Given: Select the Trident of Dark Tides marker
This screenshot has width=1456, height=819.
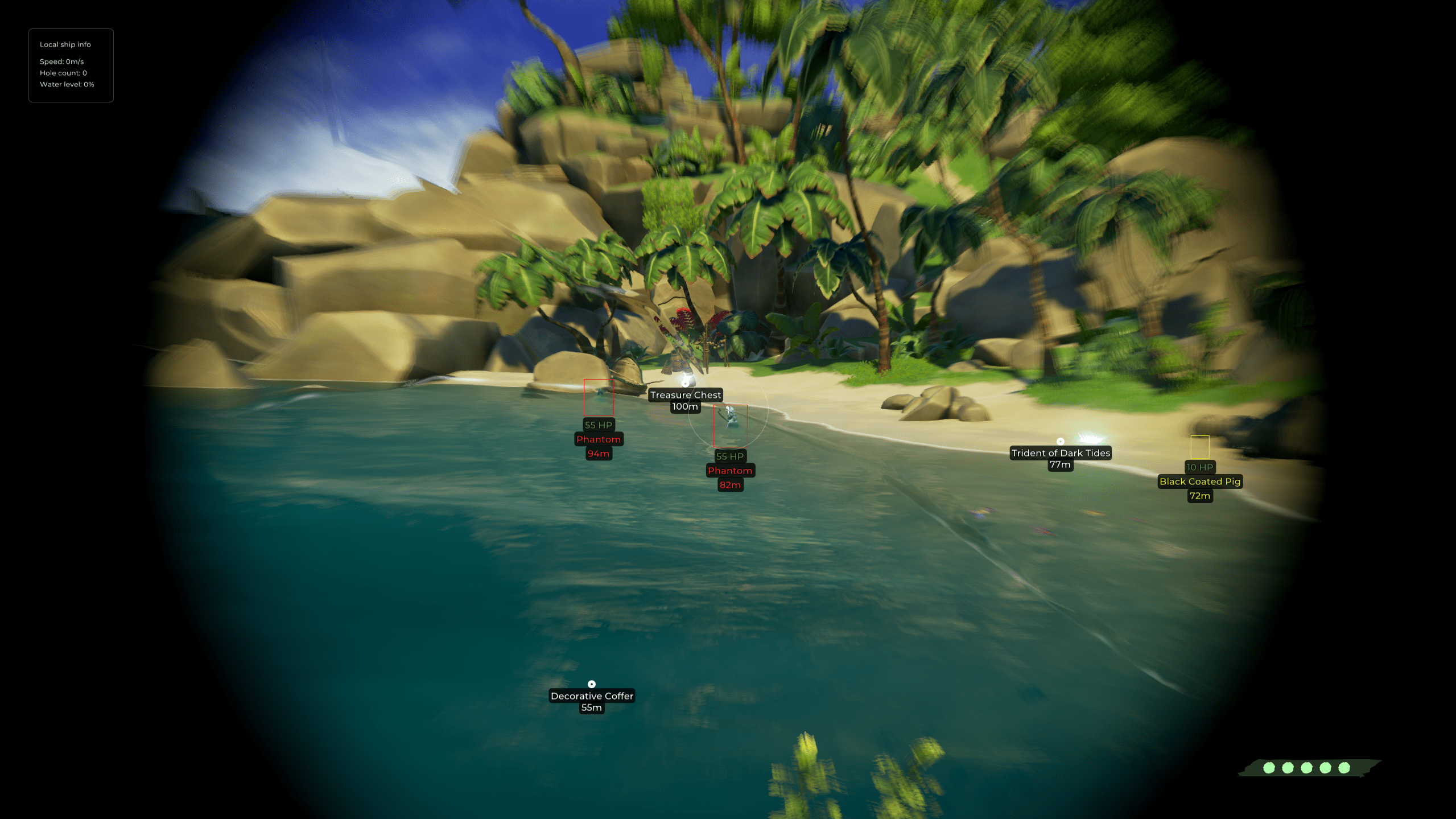Looking at the screenshot, I should click(x=1061, y=453).
